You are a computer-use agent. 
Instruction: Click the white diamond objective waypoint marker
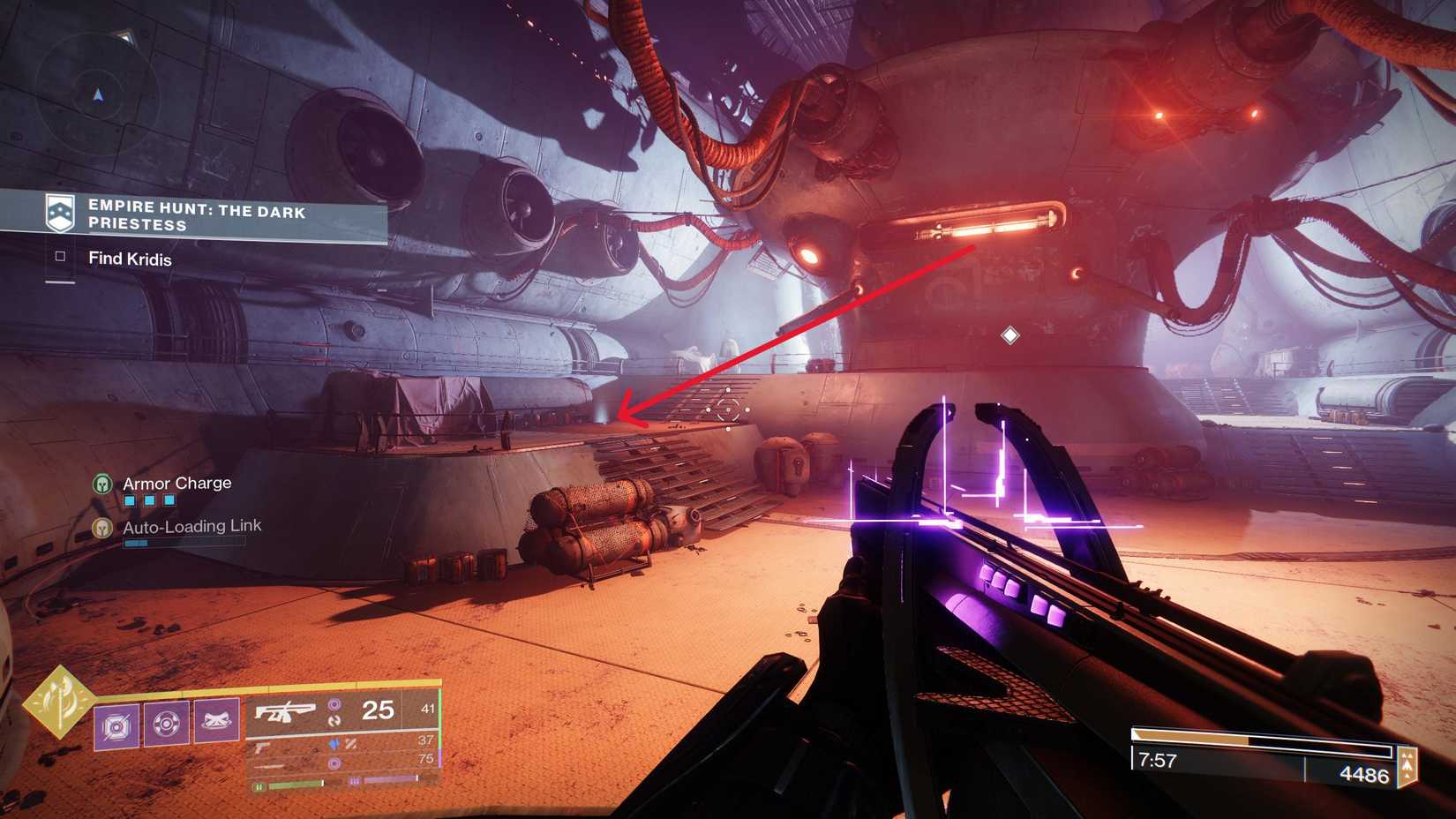click(1010, 335)
